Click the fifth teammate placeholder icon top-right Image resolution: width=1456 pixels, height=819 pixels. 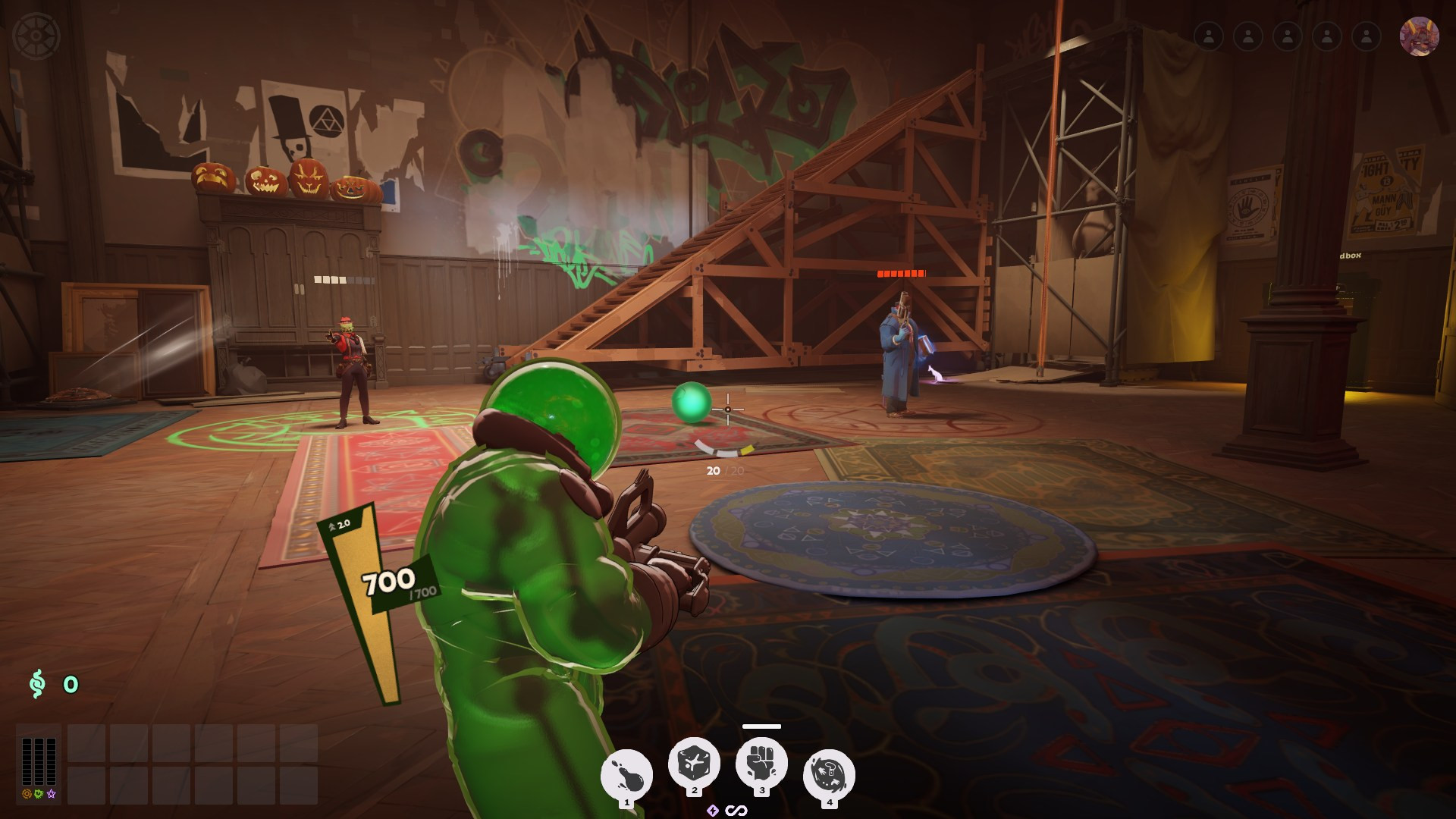1366,34
